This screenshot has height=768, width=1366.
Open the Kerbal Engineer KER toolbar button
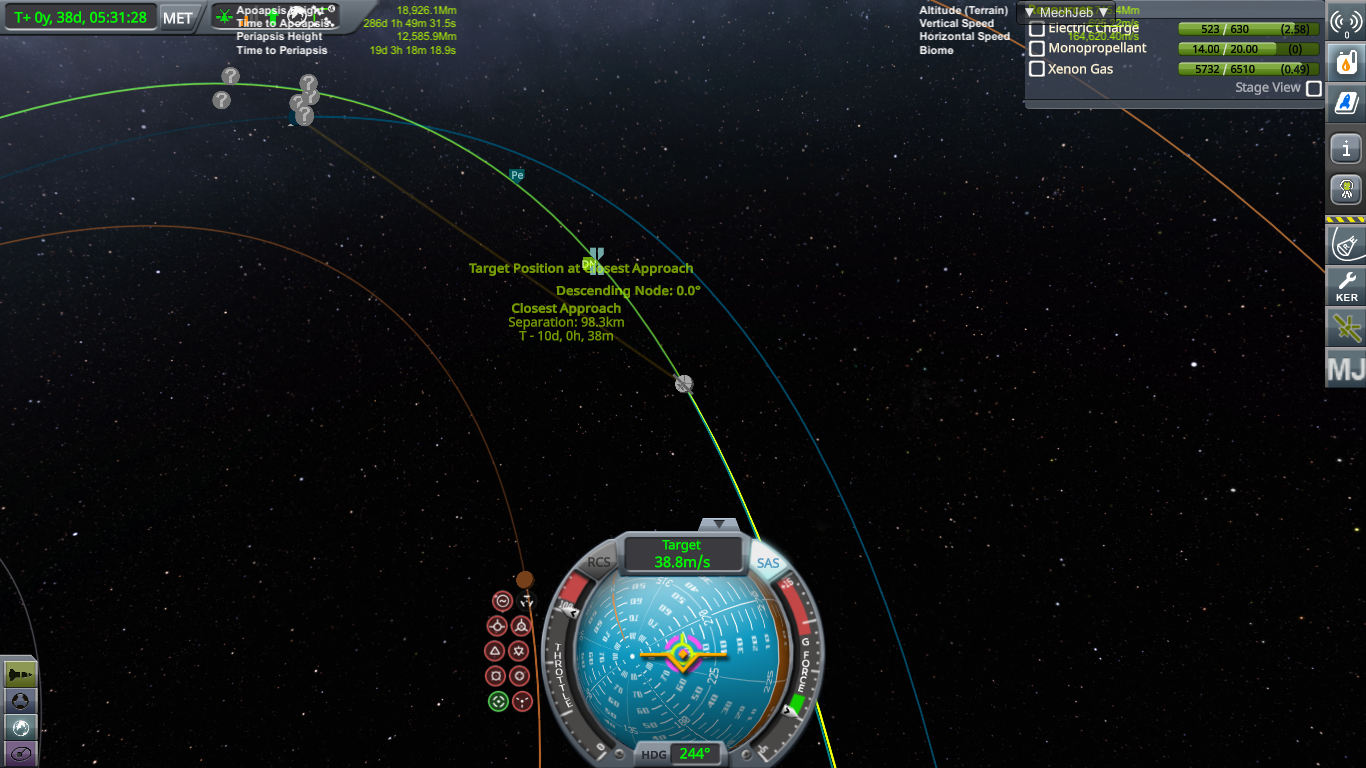pyautogui.click(x=1346, y=287)
